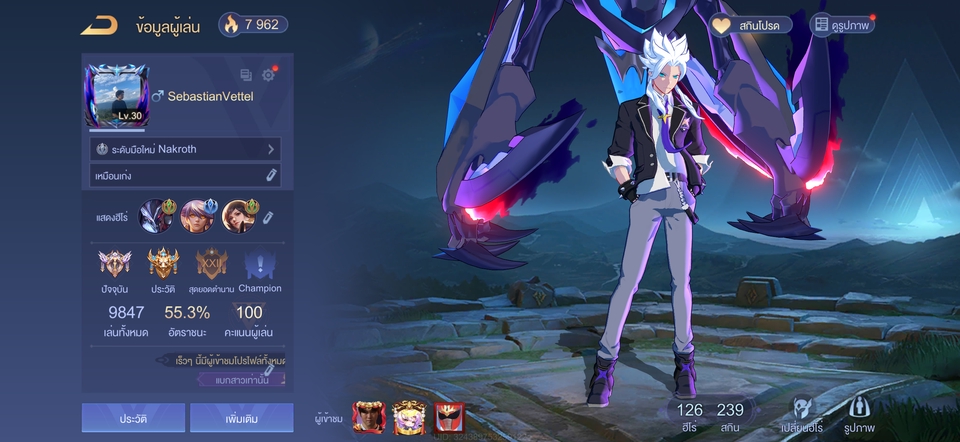Select the Champion badge
Screen dimensions: 960x442
(260, 267)
